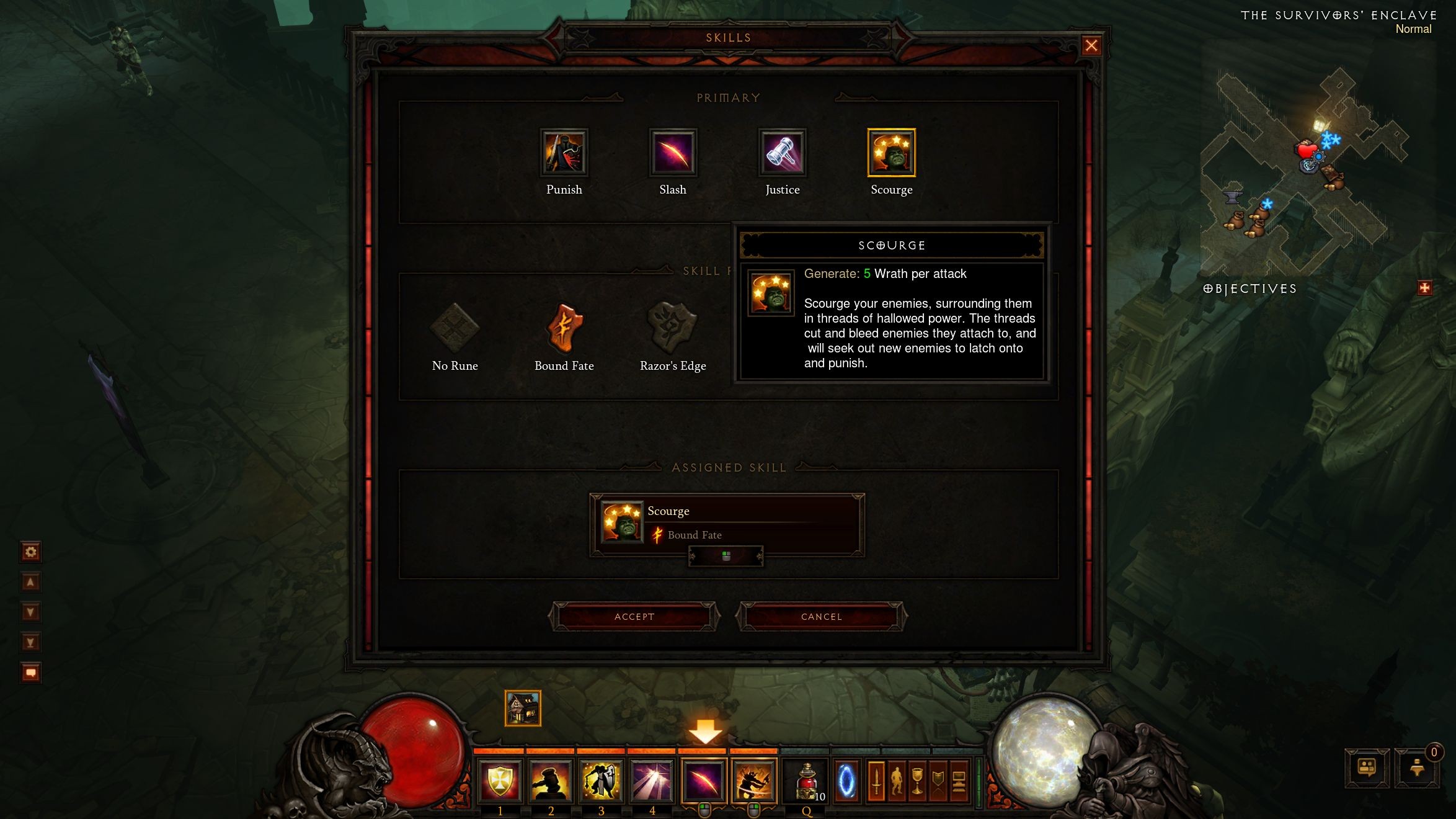The width and height of the screenshot is (1456, 819).
Task: Open the blue town portal
Action: coord(846,781)
